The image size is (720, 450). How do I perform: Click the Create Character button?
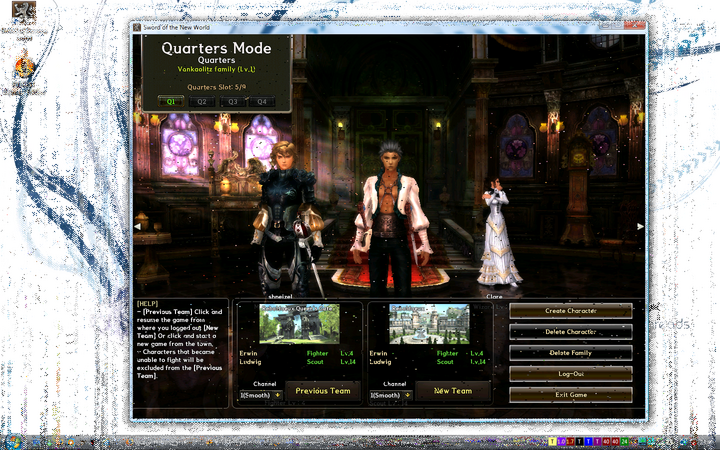tap(570, 311)
